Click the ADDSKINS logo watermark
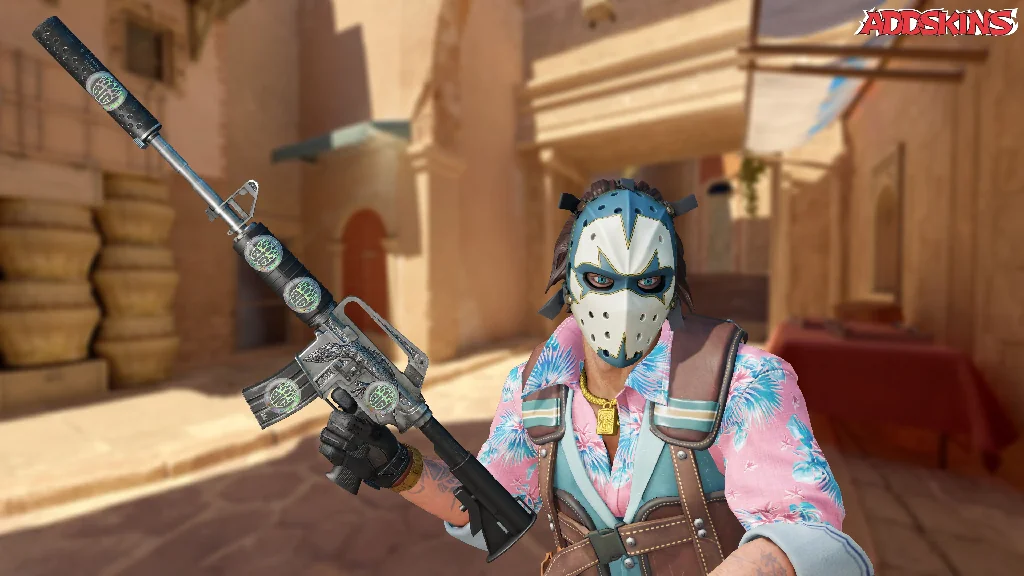 coord(937,23)
